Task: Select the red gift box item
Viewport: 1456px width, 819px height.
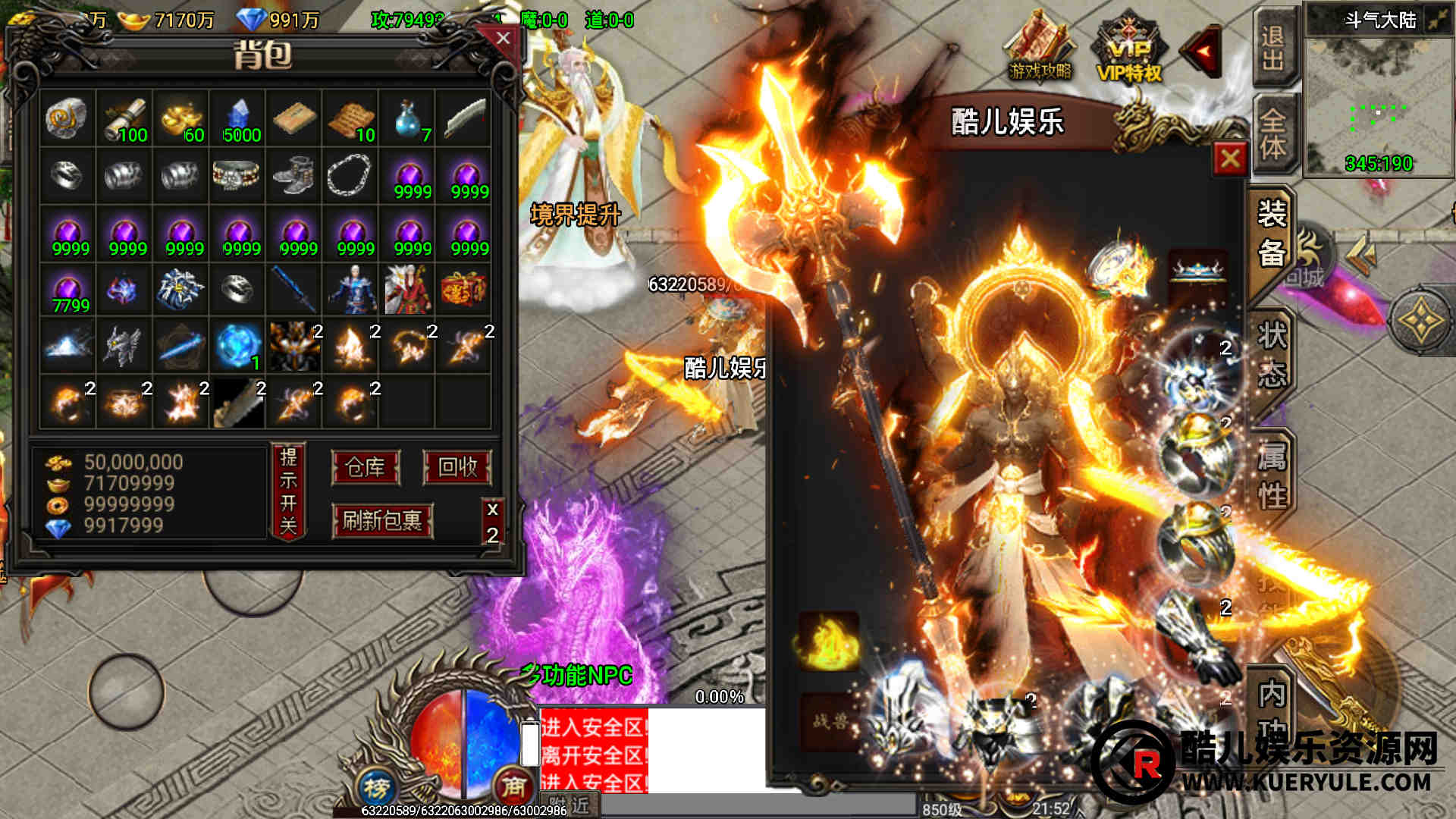Action: (463, 289)
